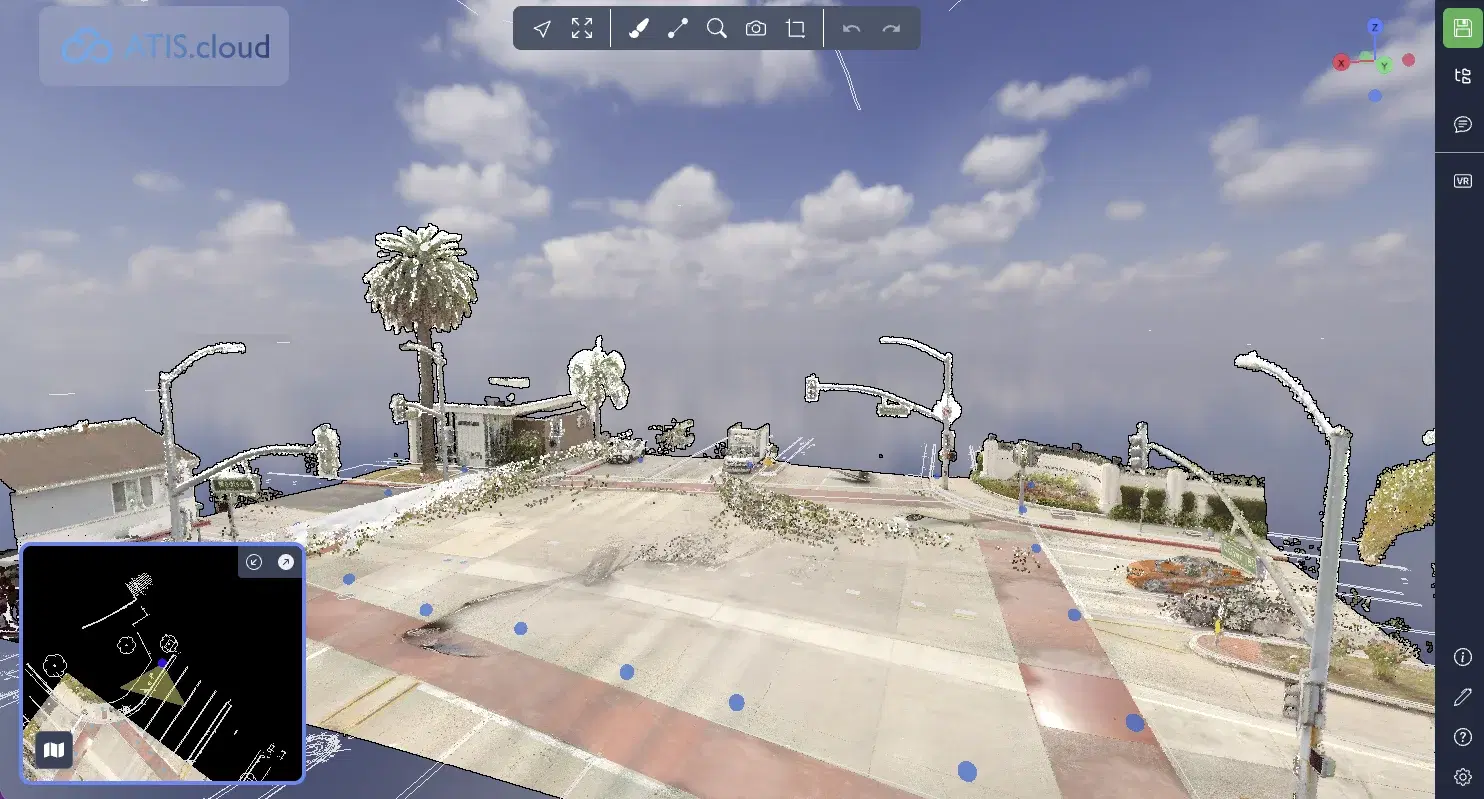Open the info panel
This screenshot has height=799, width=1484.
(x=1462, y=656)
